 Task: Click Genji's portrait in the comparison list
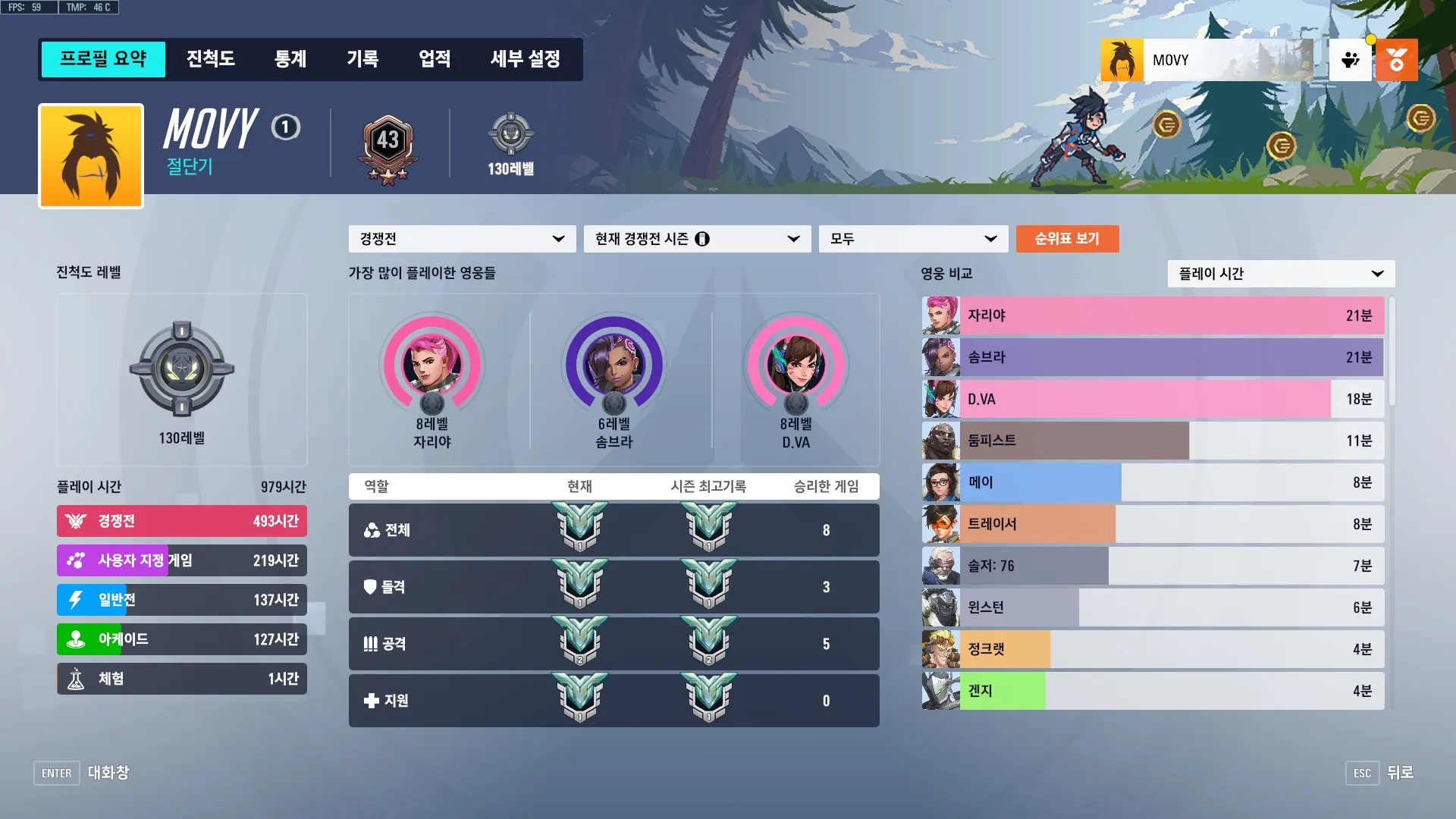point(940,691)
